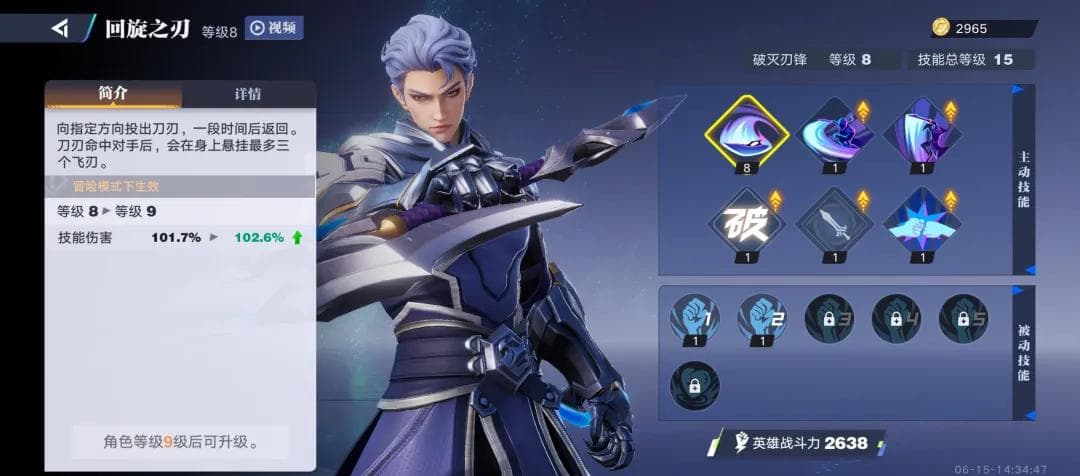Tap the locked passive skill slot 4
This screenshot has width=1080, height=476.
(x=896, y=318)
